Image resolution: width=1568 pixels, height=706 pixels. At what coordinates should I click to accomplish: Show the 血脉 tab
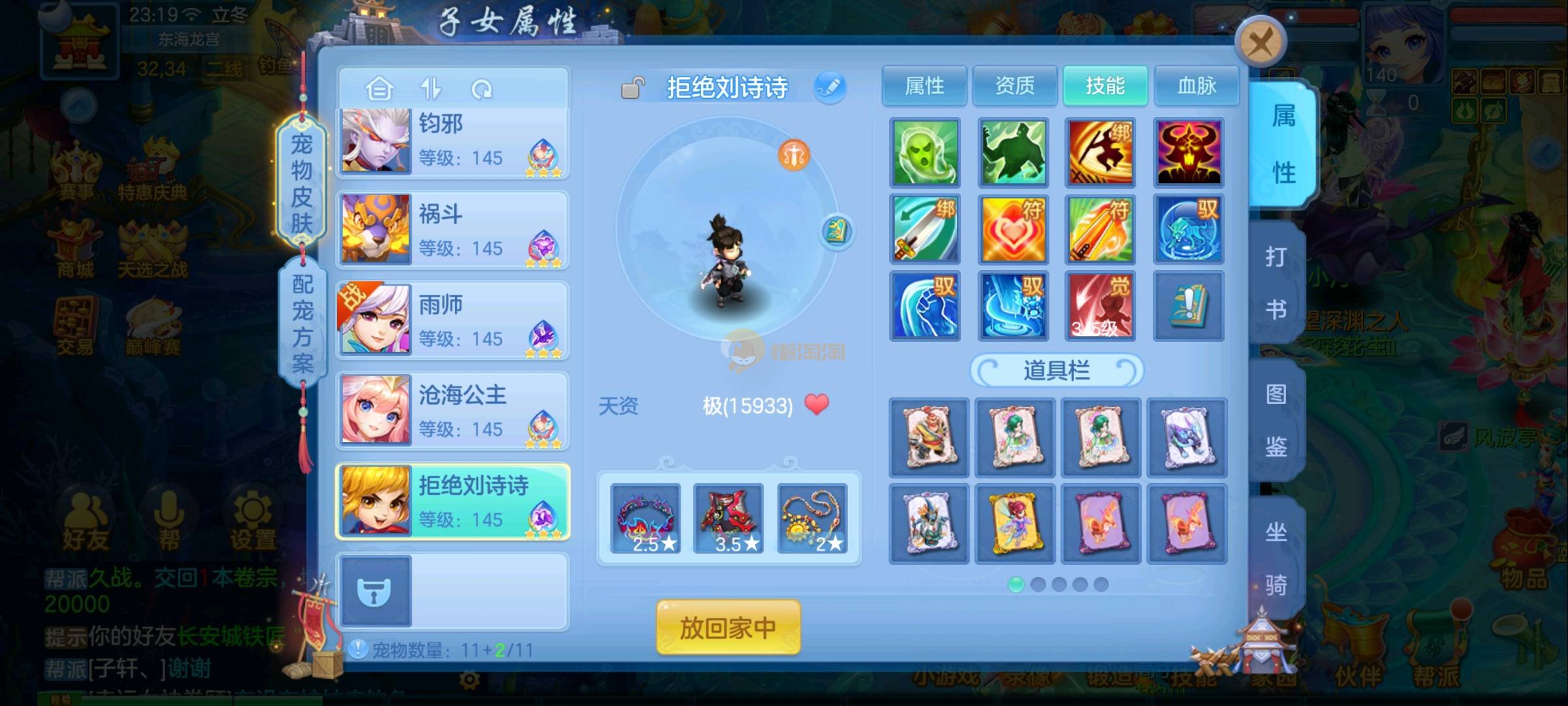point(1196,86)
